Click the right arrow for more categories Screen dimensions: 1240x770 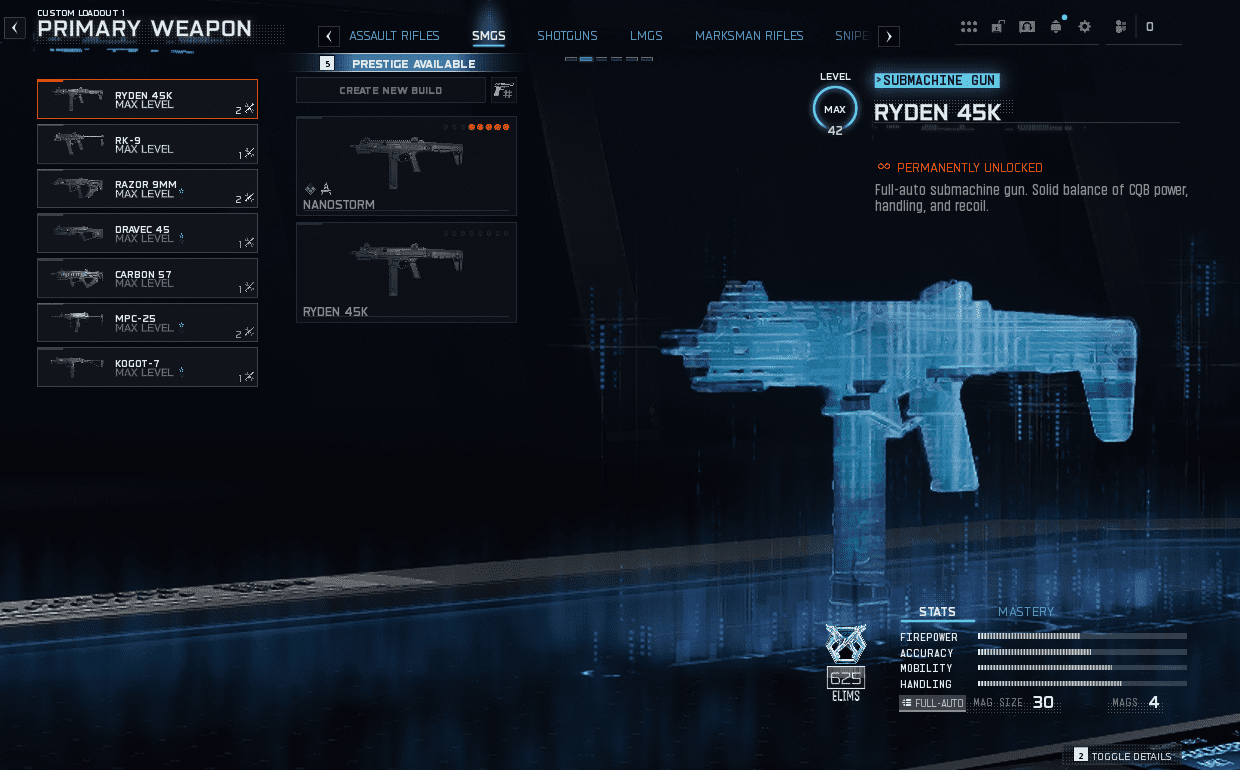pyautogui.click(x=889, y=37)
